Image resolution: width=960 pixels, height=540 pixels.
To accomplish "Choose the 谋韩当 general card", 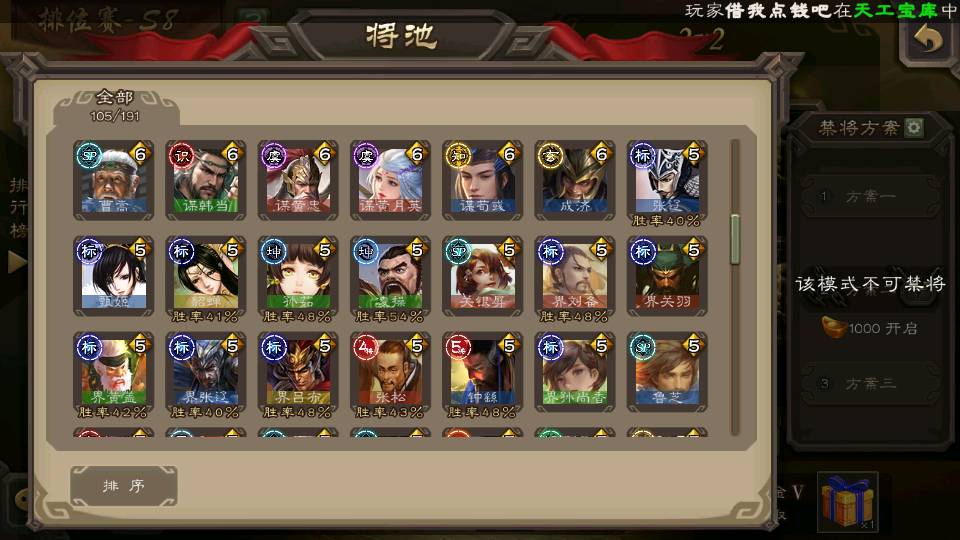I will coord(206,180).
